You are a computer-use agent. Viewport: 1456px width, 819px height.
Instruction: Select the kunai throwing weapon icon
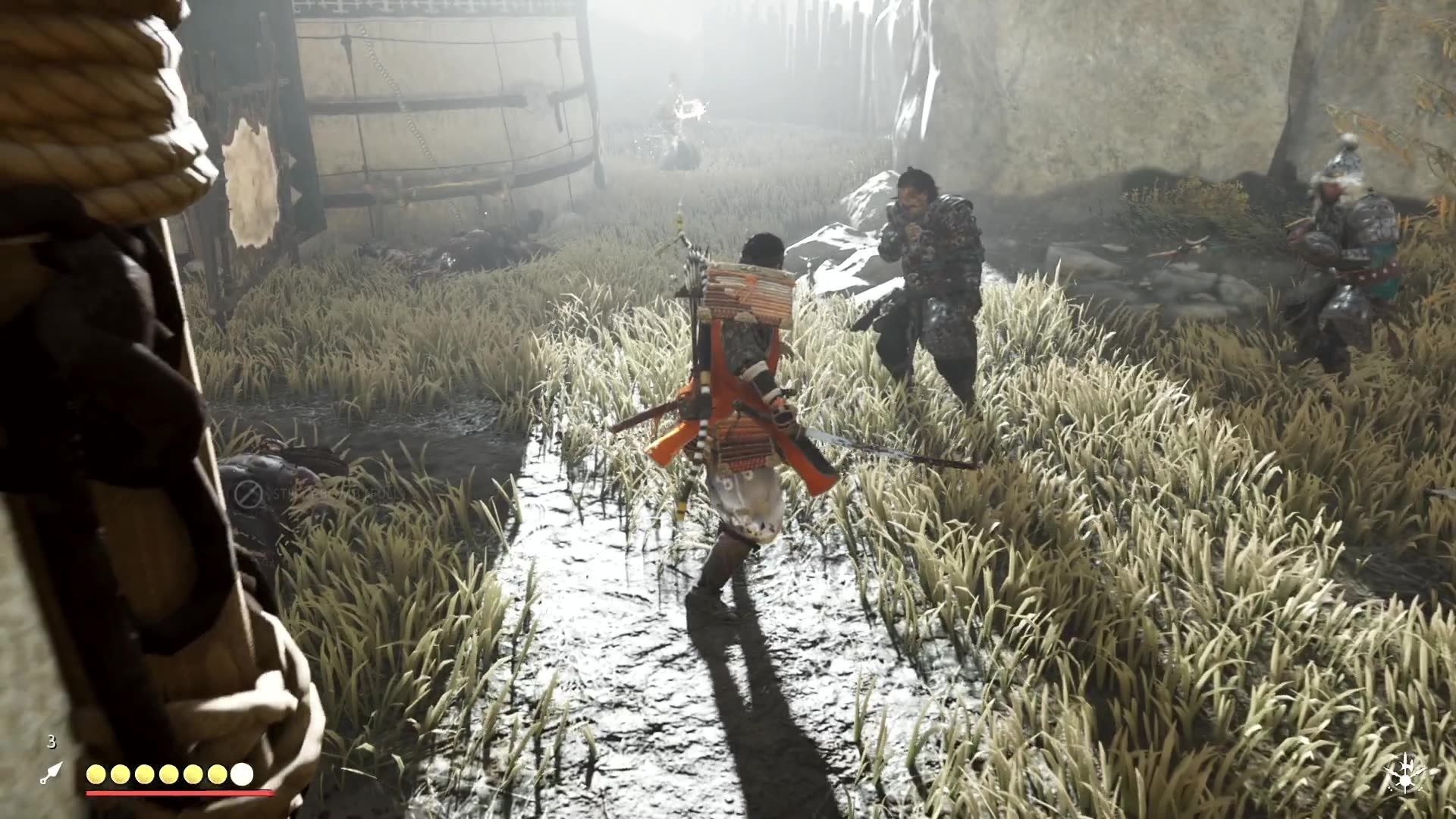tap(51, 772)
